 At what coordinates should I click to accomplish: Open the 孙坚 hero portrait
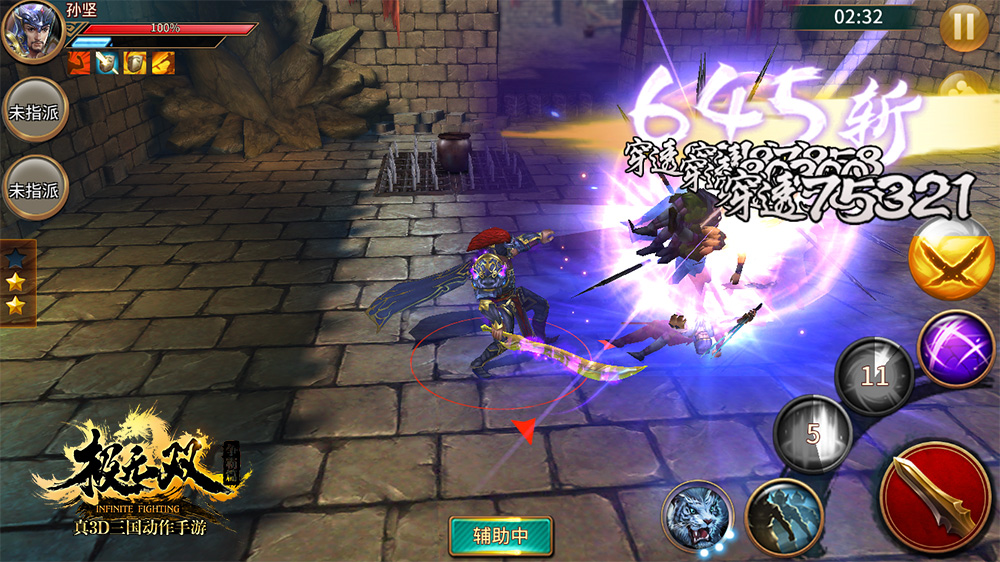(x=32, y=32)
